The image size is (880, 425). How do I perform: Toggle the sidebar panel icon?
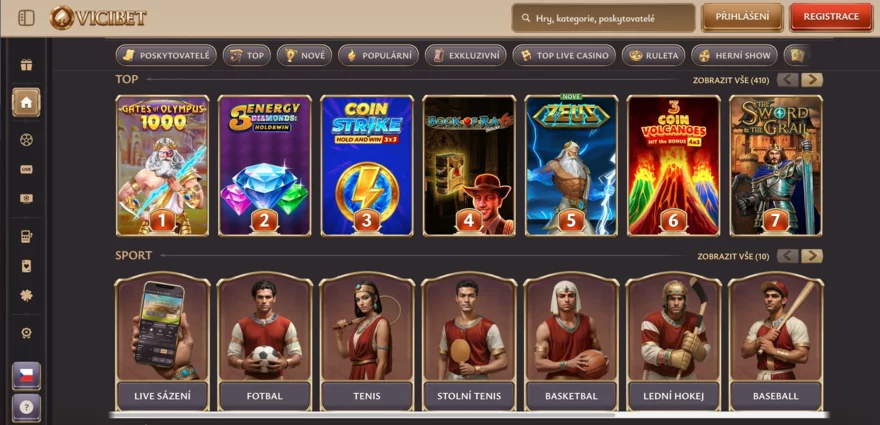(26, 18)
